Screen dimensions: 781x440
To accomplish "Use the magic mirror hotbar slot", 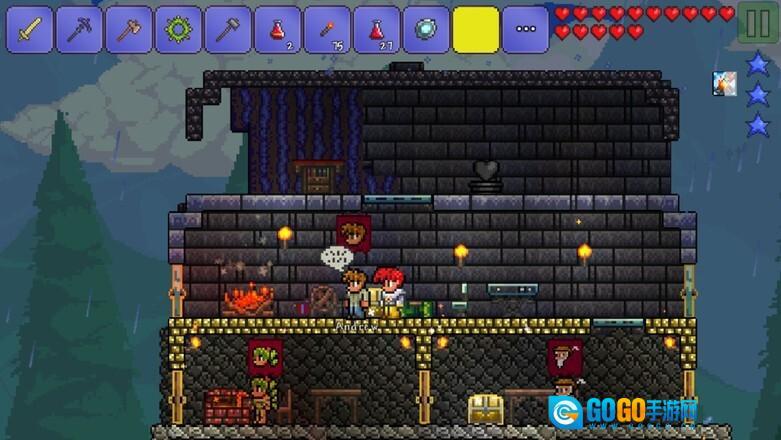I will 426,30.
